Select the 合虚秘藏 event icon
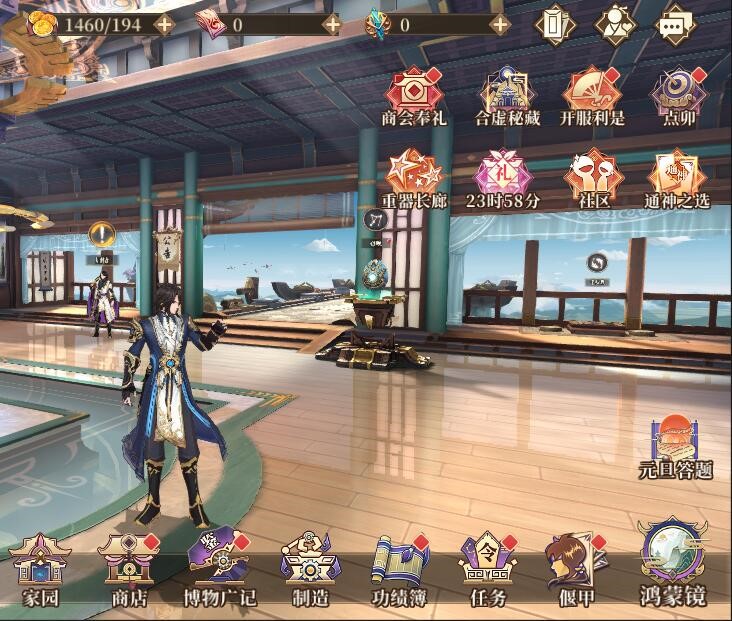Image resolution: width=732 pixels, height=621 pixels. tap(506, 97)
